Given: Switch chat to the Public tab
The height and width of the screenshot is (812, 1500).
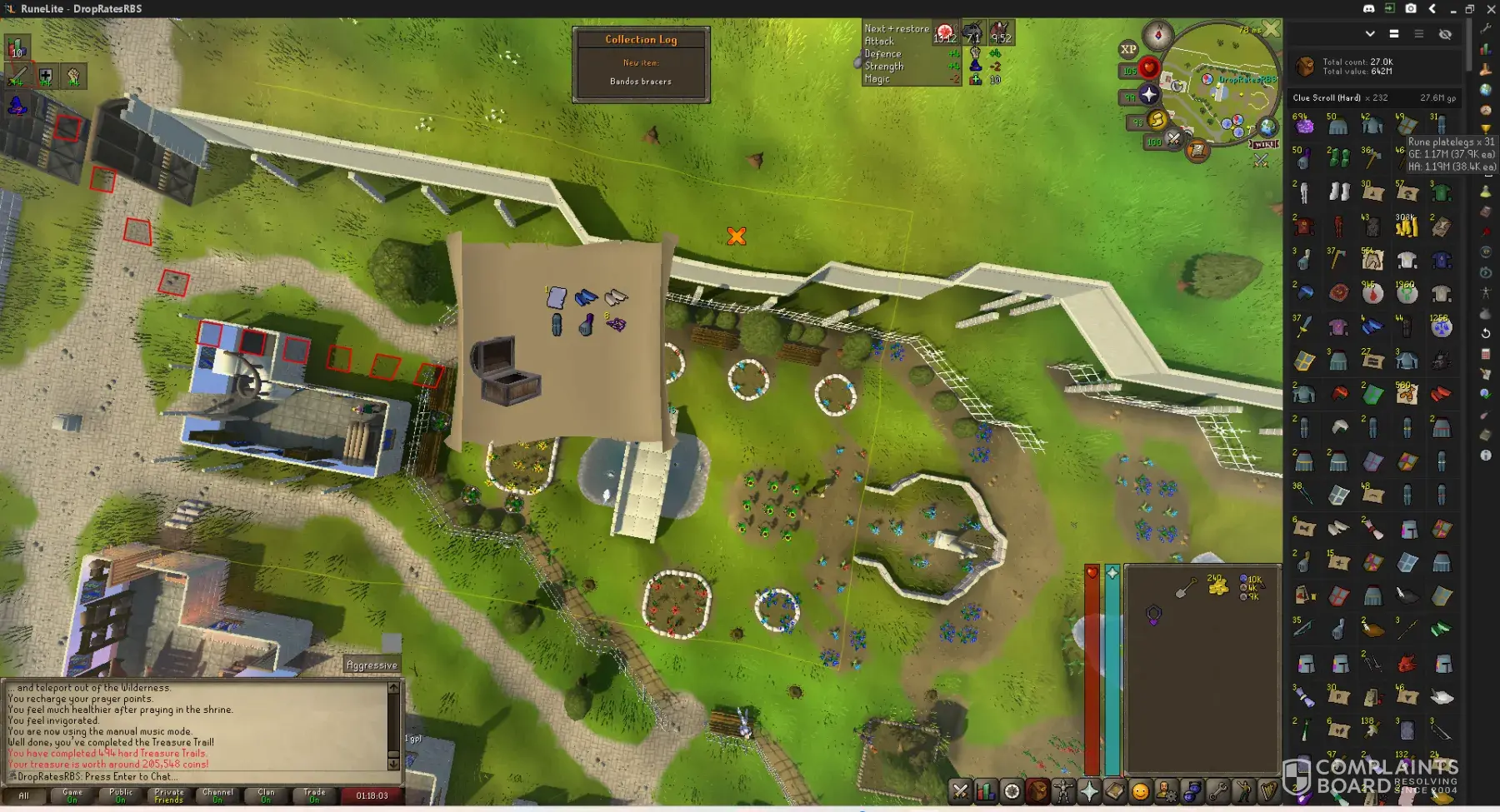Looking at the screenshot, I should tap(121, 795).
